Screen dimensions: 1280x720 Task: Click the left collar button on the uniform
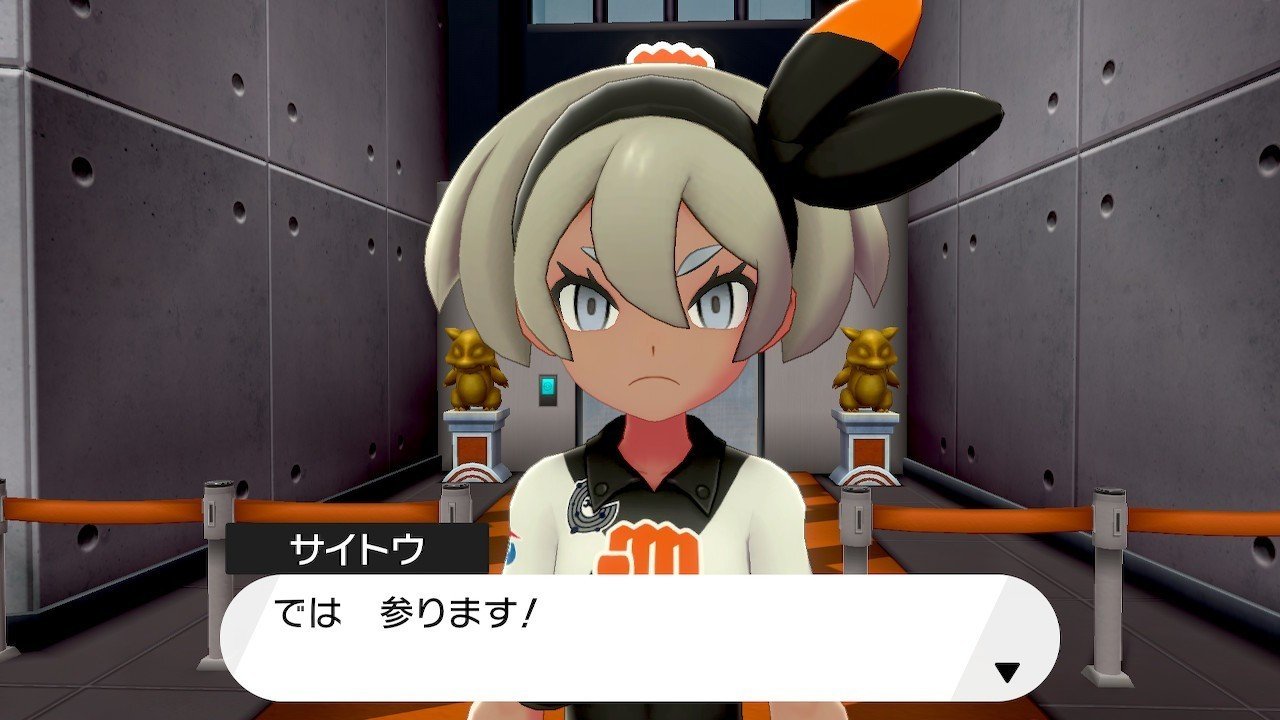[601, 489]
